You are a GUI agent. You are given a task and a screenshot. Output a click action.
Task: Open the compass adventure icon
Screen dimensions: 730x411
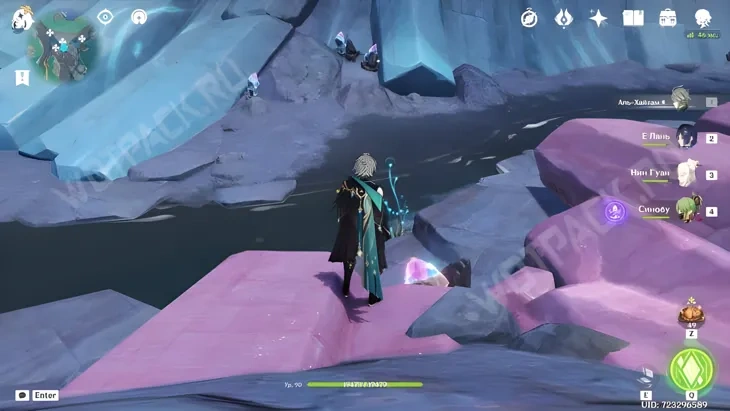point(529,18)
